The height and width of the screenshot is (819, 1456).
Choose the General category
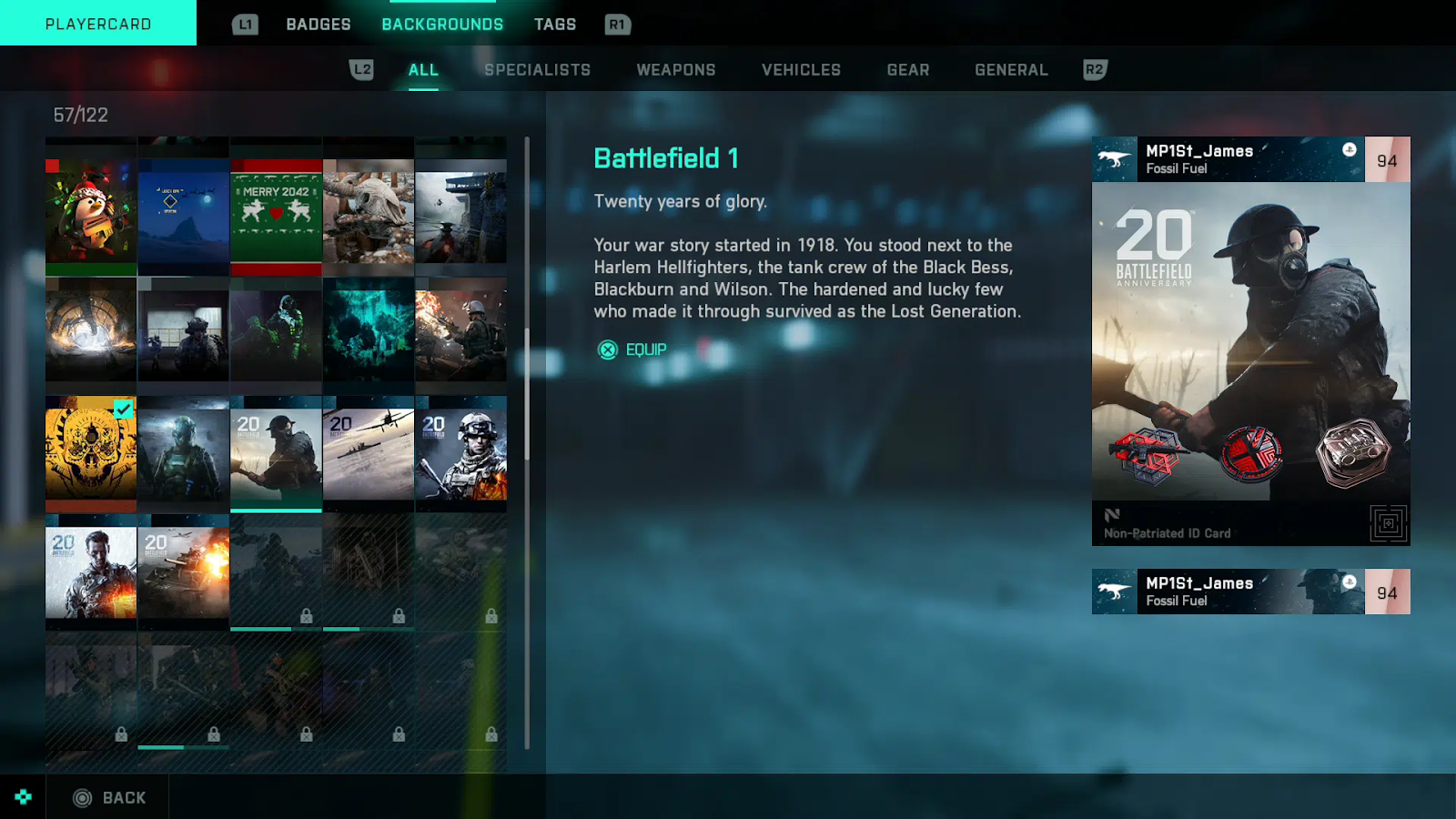click(x=1011, y=70)
